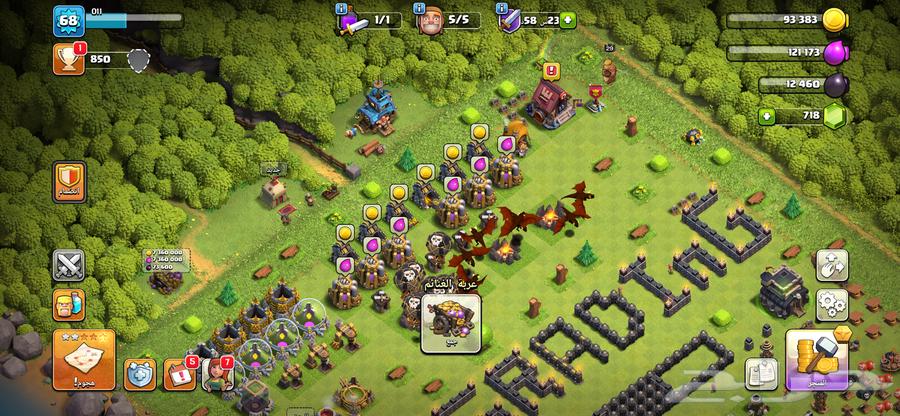The height and width of the screenshot is (416, 900).
Task: Open the shop with the hammer button
Action: point(820,360)
